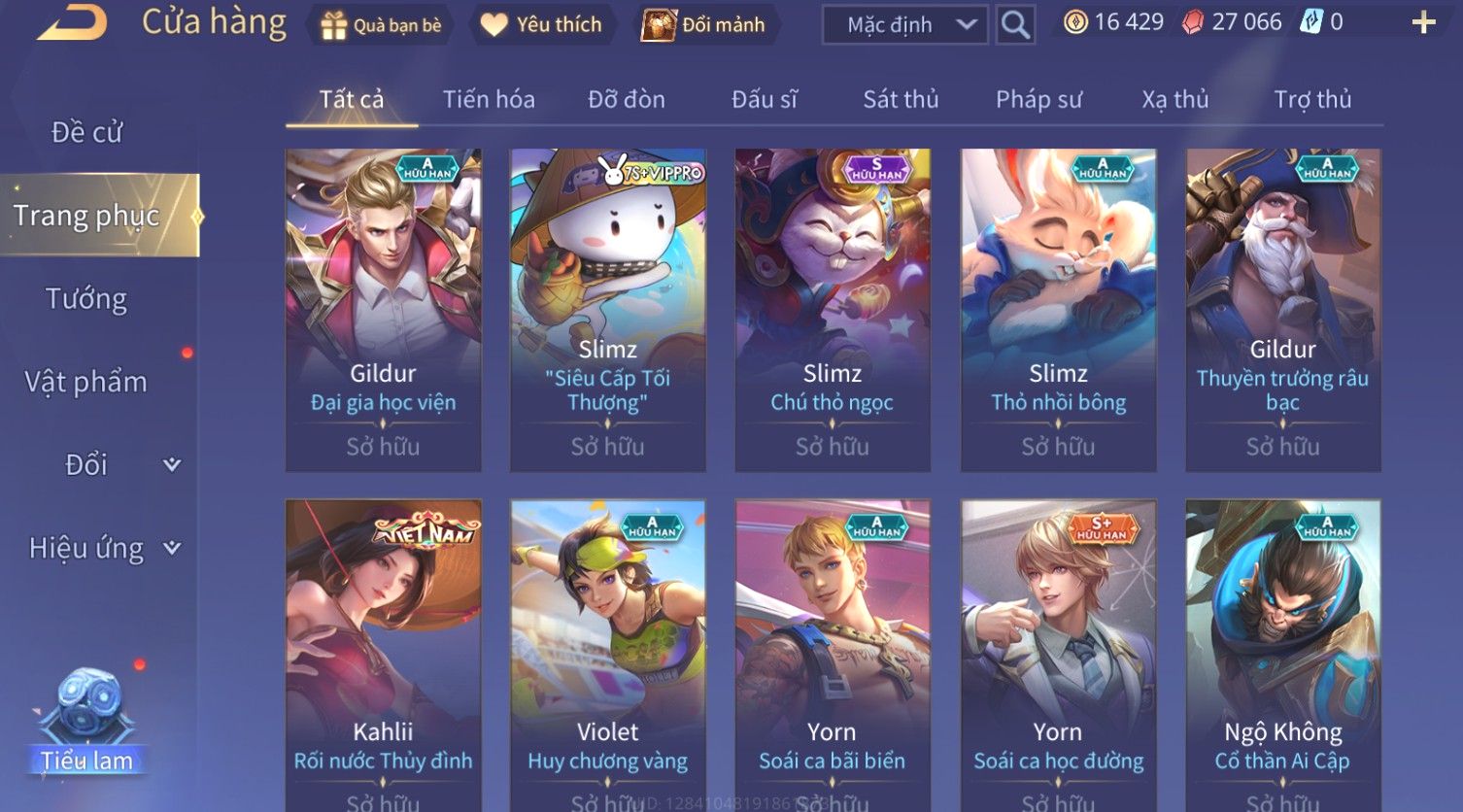Open the Tiểu lam assistant icon
1463x812 pixels.
[x=87, y=719]
